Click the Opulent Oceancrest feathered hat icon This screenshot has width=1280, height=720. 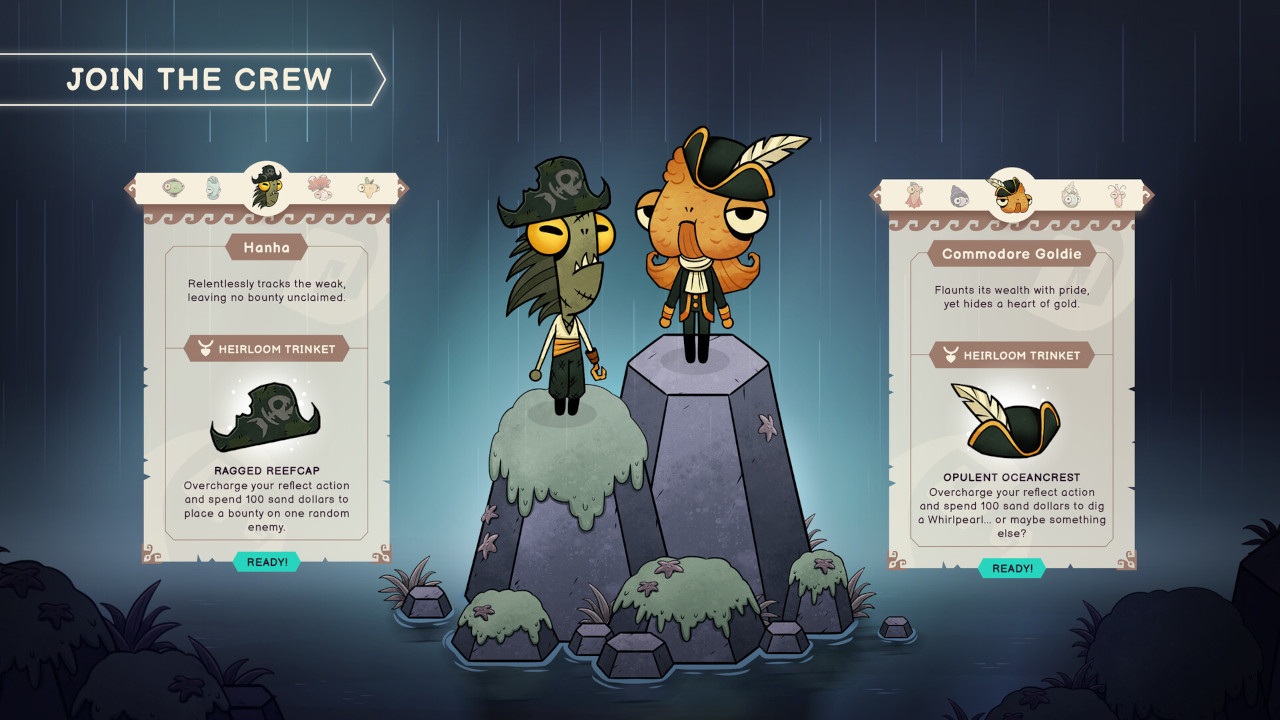pos(1013,423)
